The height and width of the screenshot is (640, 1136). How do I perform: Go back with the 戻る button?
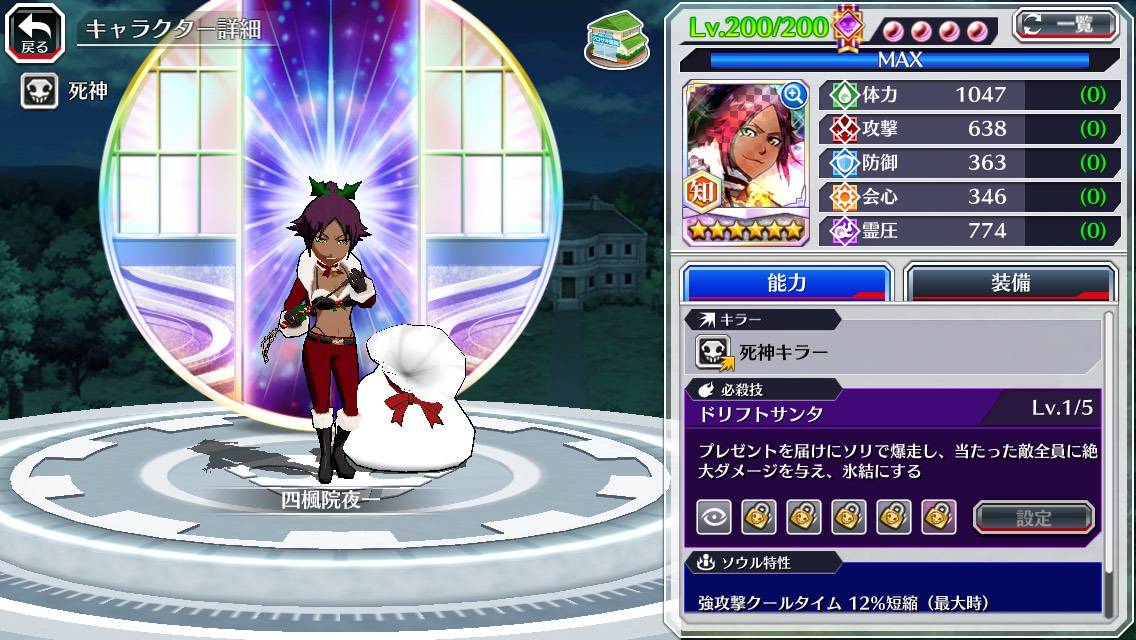[34, 31]
